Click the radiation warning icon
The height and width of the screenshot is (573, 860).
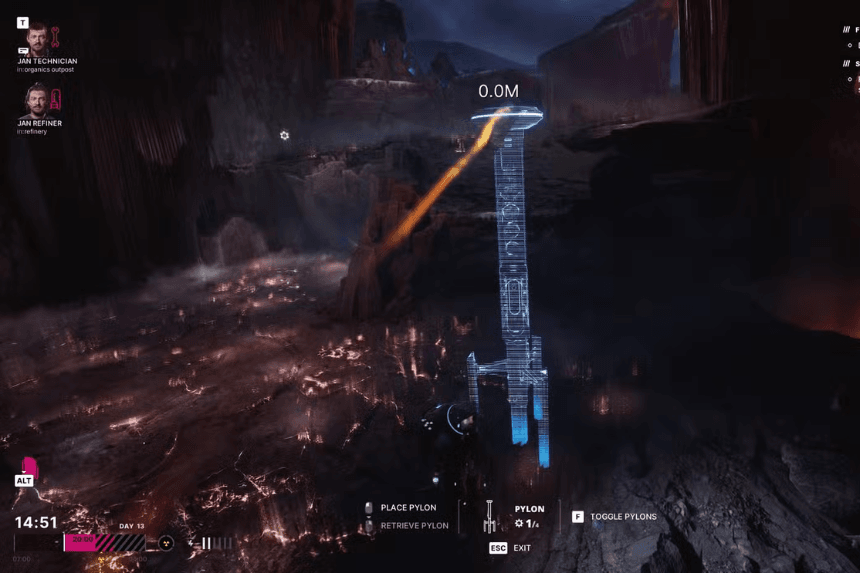tap(165, 543)
